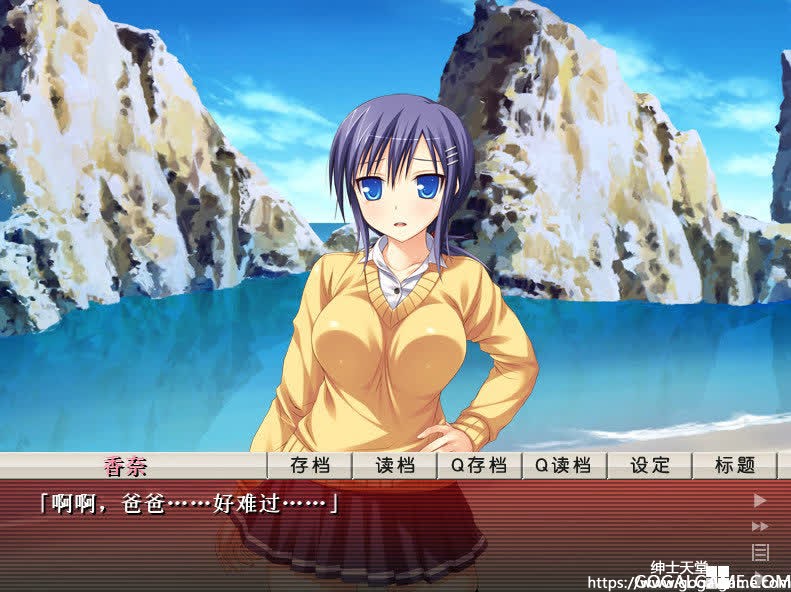Activate skip with the double arrow icon
The height and width of the screenshot is (592, 791).
[x=760, y=526]
